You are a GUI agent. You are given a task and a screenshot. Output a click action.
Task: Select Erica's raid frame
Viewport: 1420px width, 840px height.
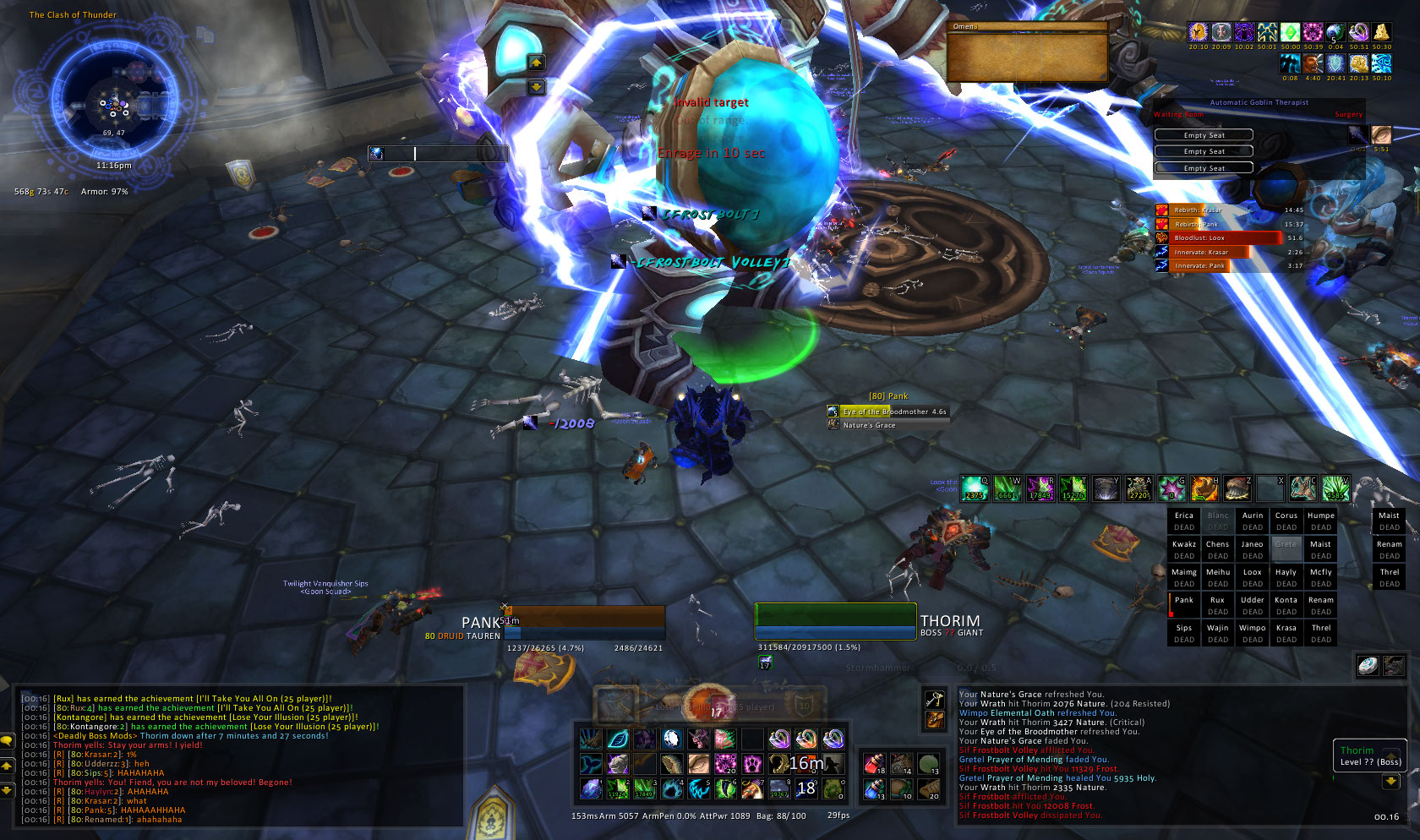tap(1184, 521)
